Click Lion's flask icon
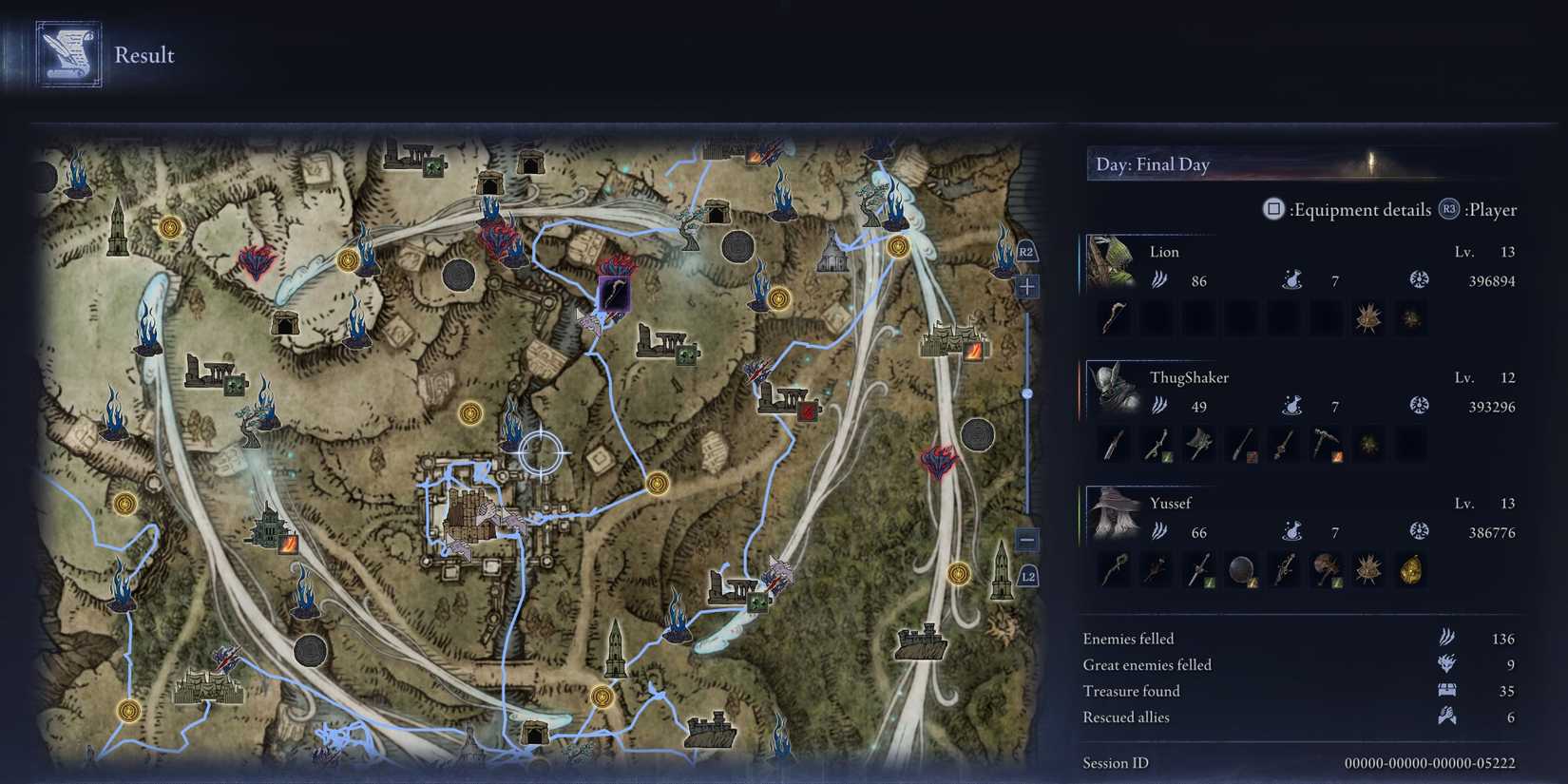This screenshot has width=1568, height=784. click(x=1293, y=280)
